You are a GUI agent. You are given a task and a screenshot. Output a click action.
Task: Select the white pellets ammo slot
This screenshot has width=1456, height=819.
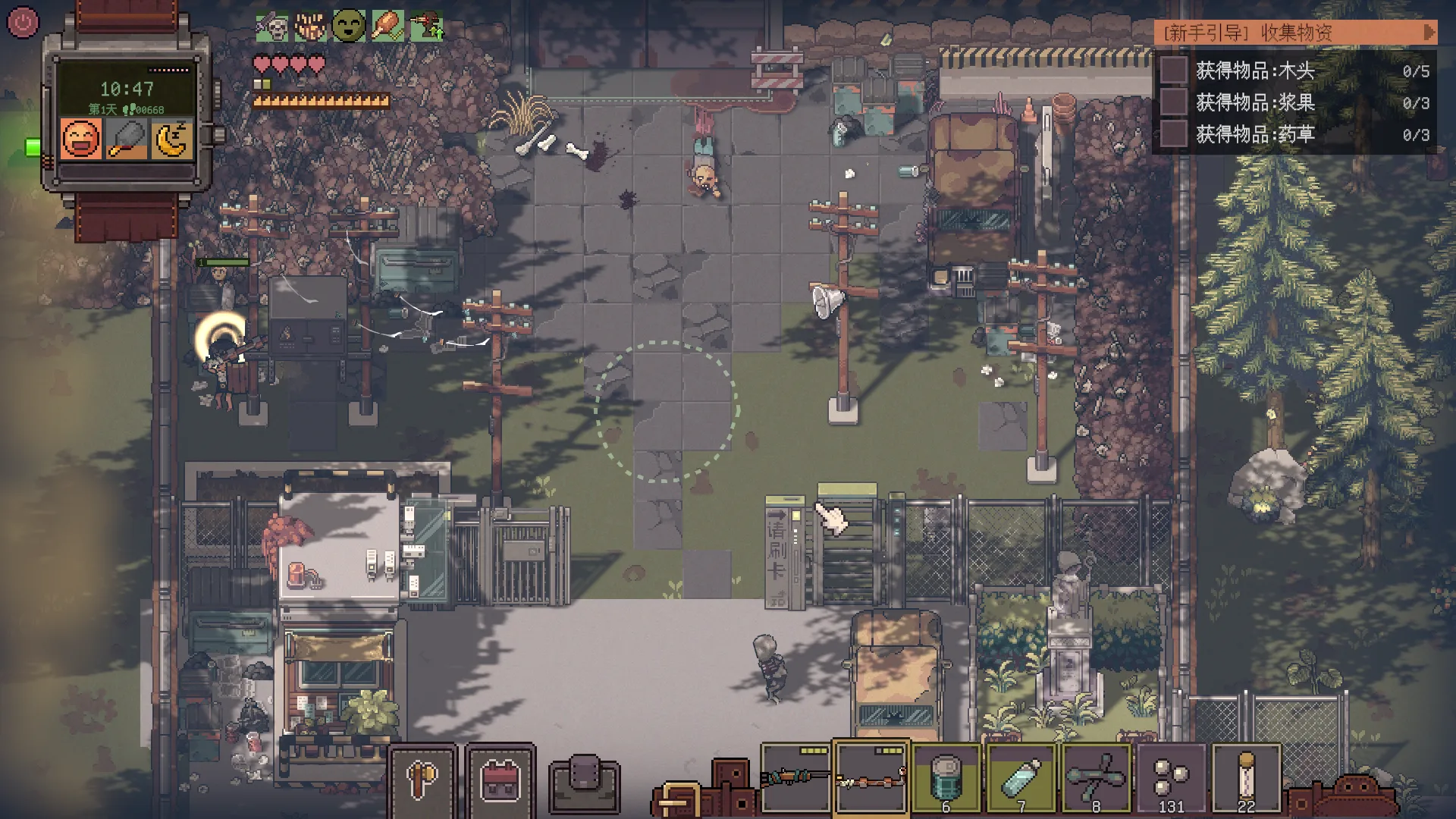click(1171, 778)
